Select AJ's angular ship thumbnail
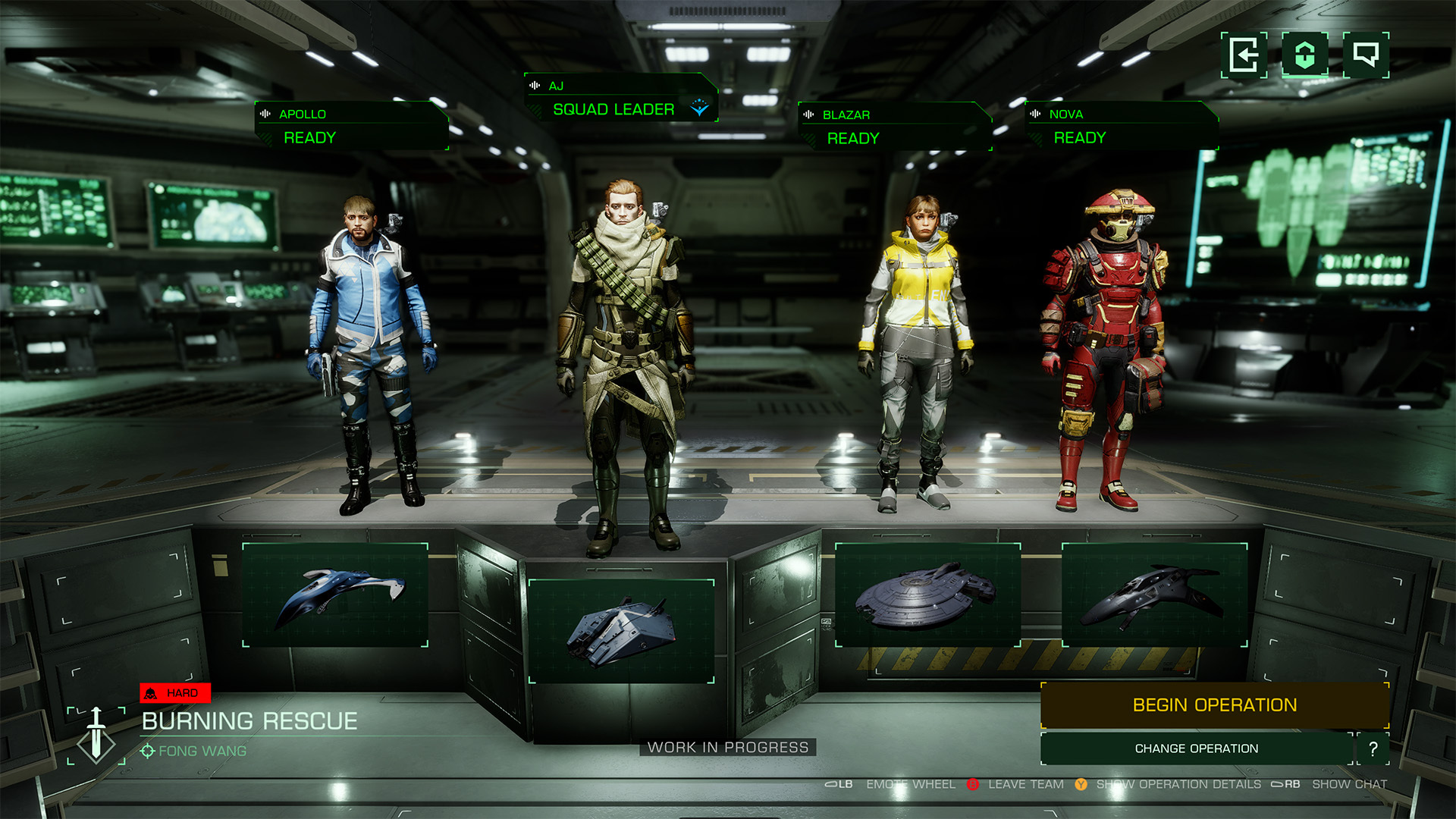Viewport: 1456px width, 819px height. pos(621,631)
